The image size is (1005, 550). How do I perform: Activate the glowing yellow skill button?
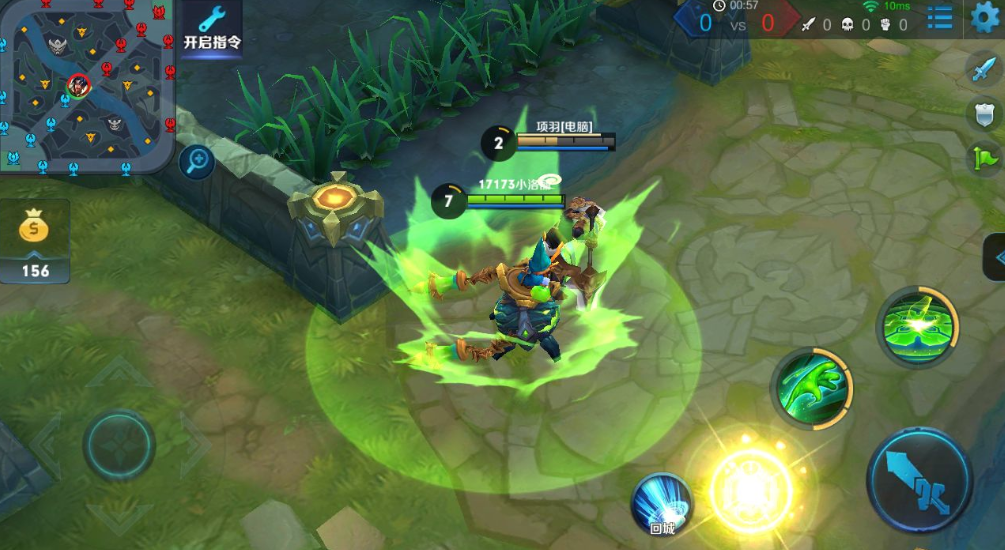tap(750, 487)
